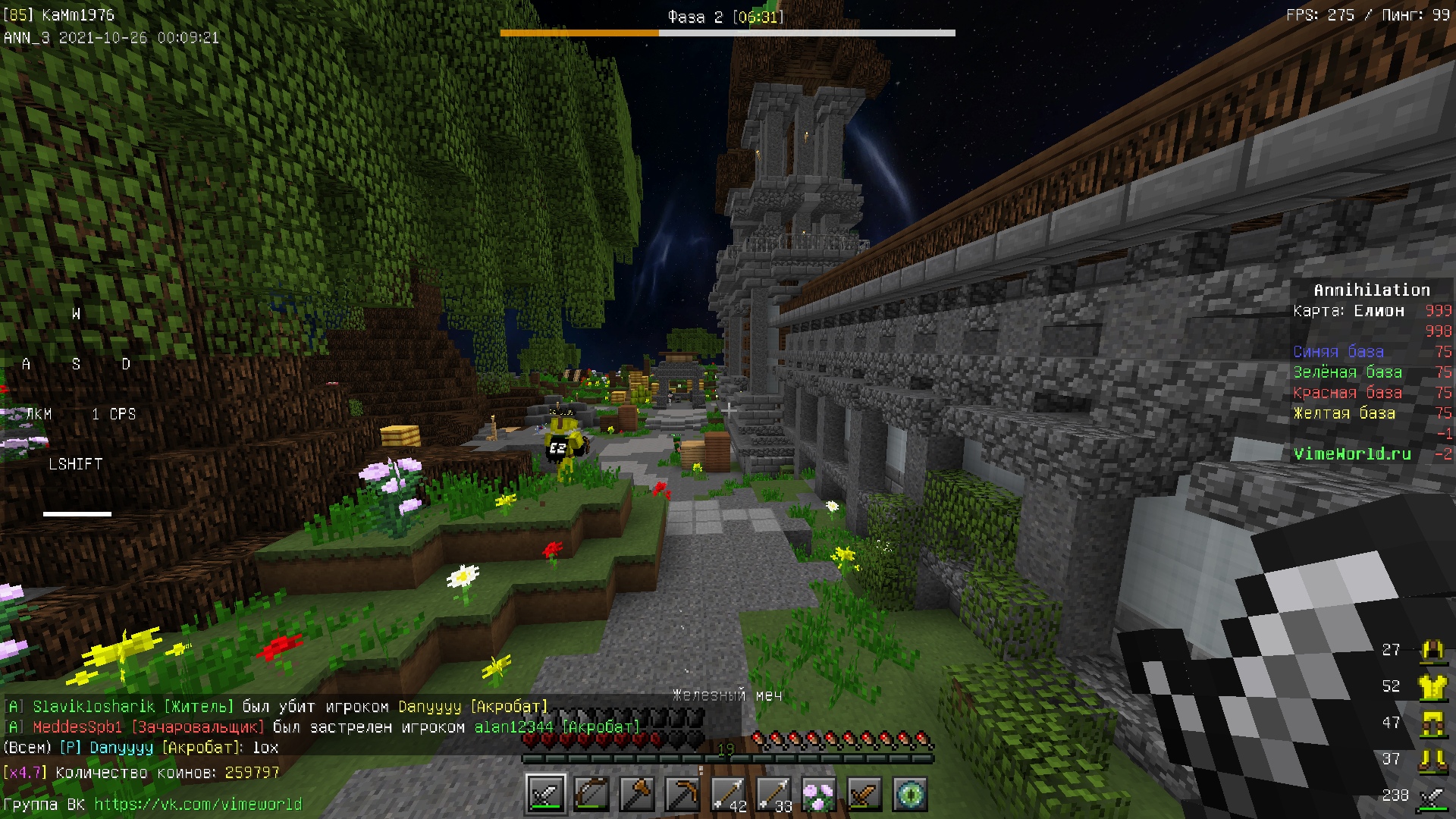1456x819 pixels.
Task: Choose the wooden pickaxe slot
Action: click(682, 794)
